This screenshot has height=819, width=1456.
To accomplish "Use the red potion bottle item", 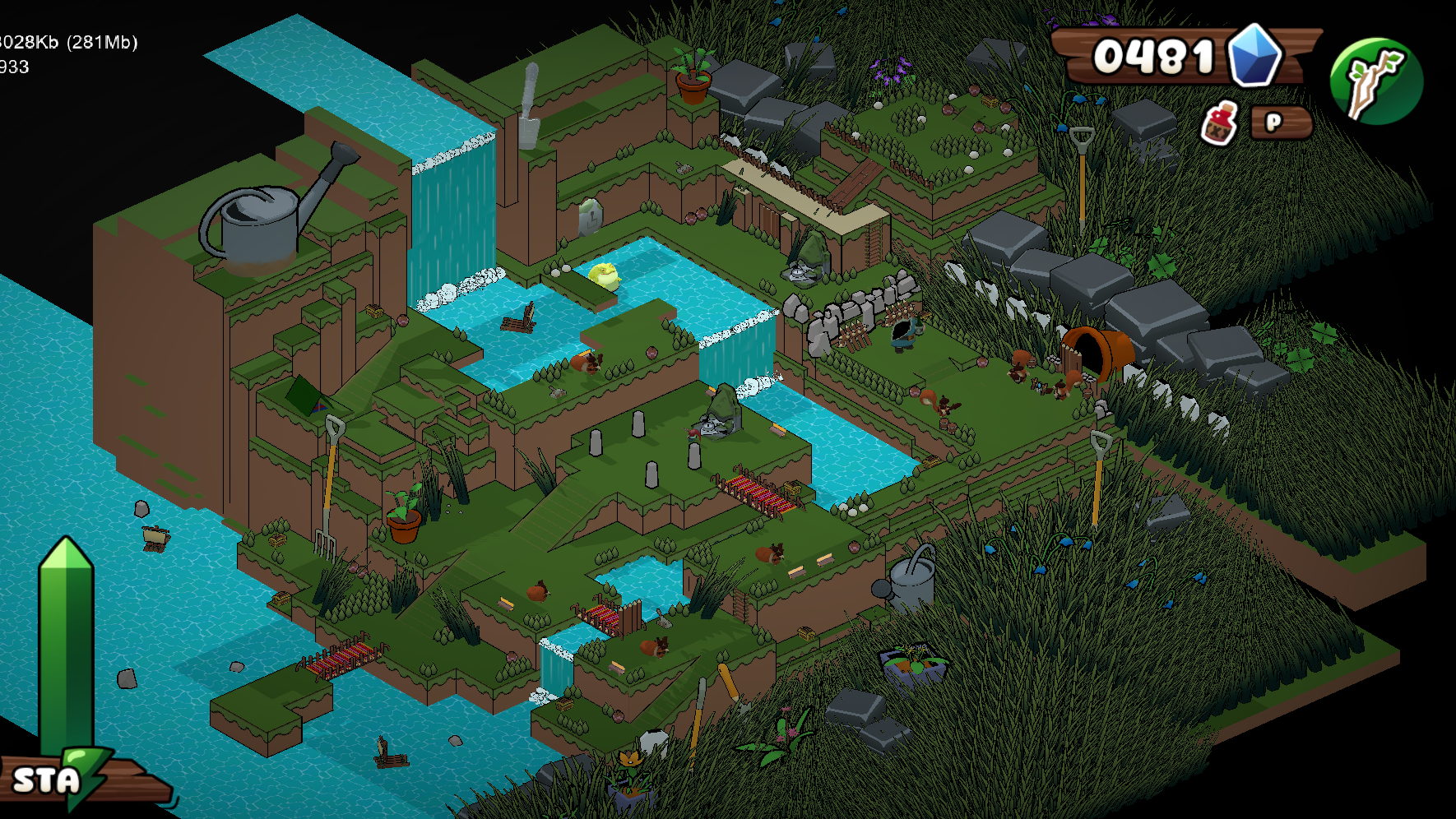I will point(1219,124).
